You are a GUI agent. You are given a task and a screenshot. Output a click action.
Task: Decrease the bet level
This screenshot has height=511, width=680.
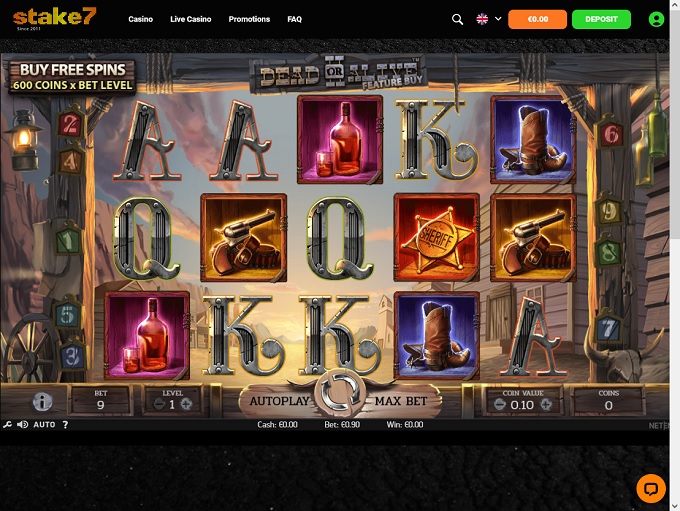coord(158,404)
